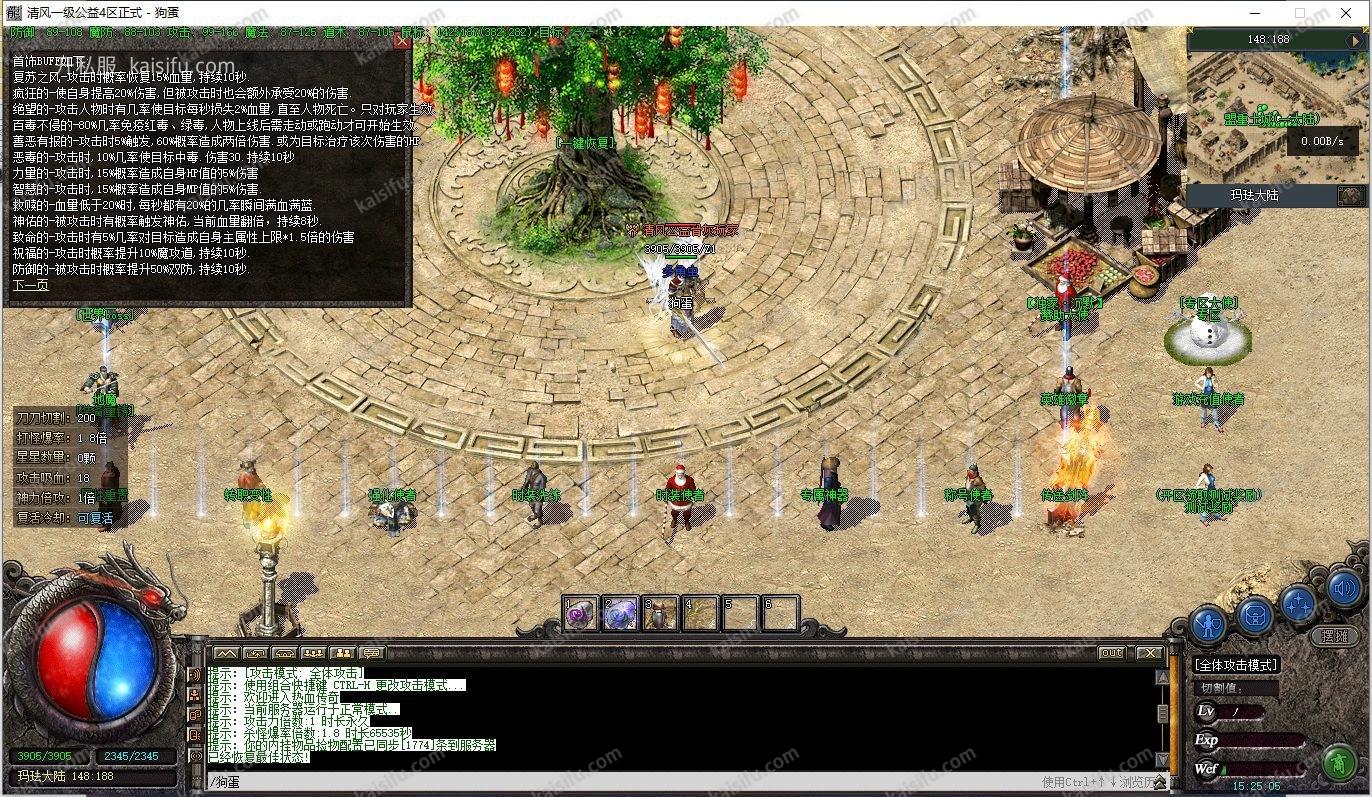Select the speech-bubble chat channel tab
Screen dimensions: 1372x797
point(370,653)
